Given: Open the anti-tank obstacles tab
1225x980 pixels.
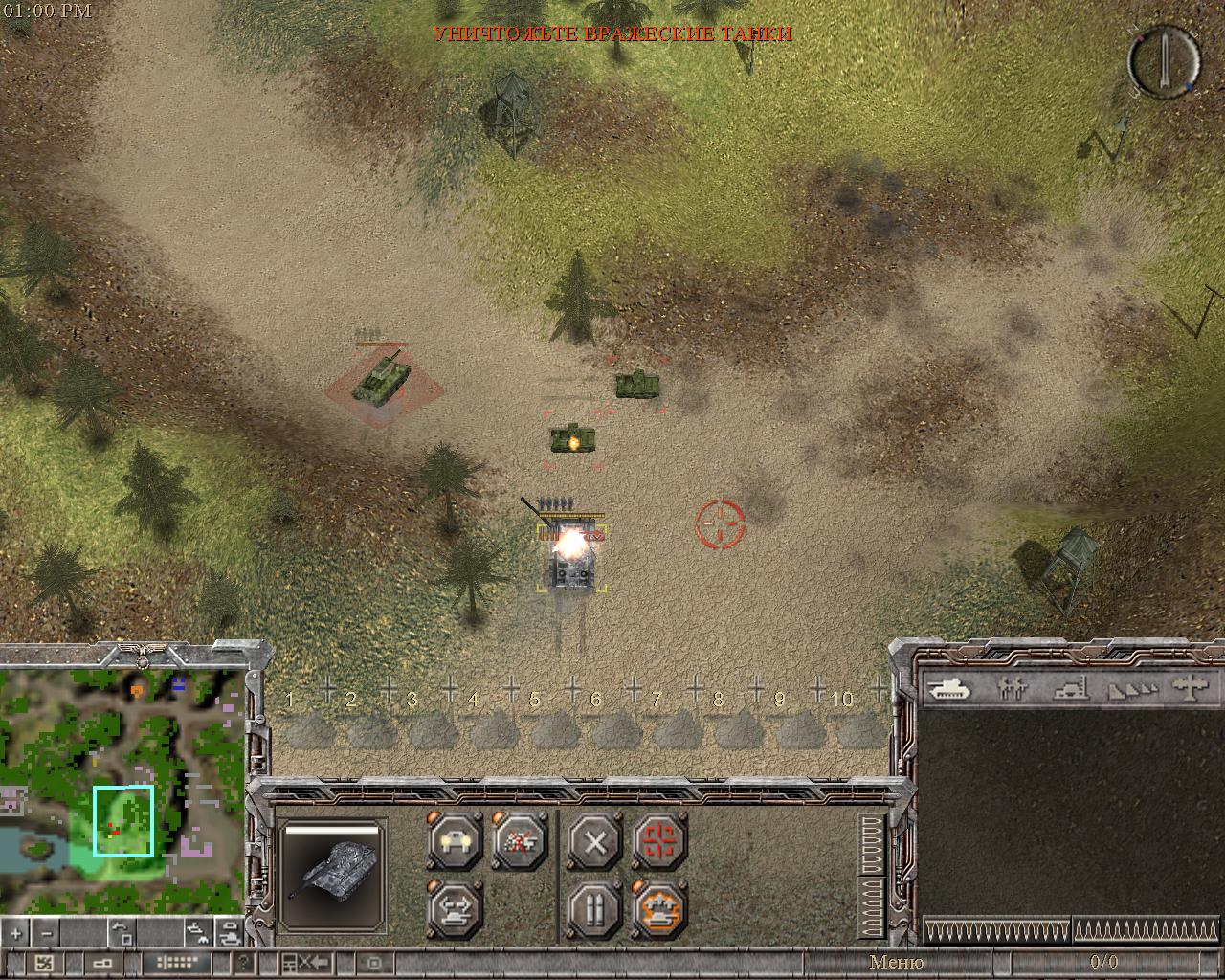Looking at the screenshot, I should (1133, 687).
